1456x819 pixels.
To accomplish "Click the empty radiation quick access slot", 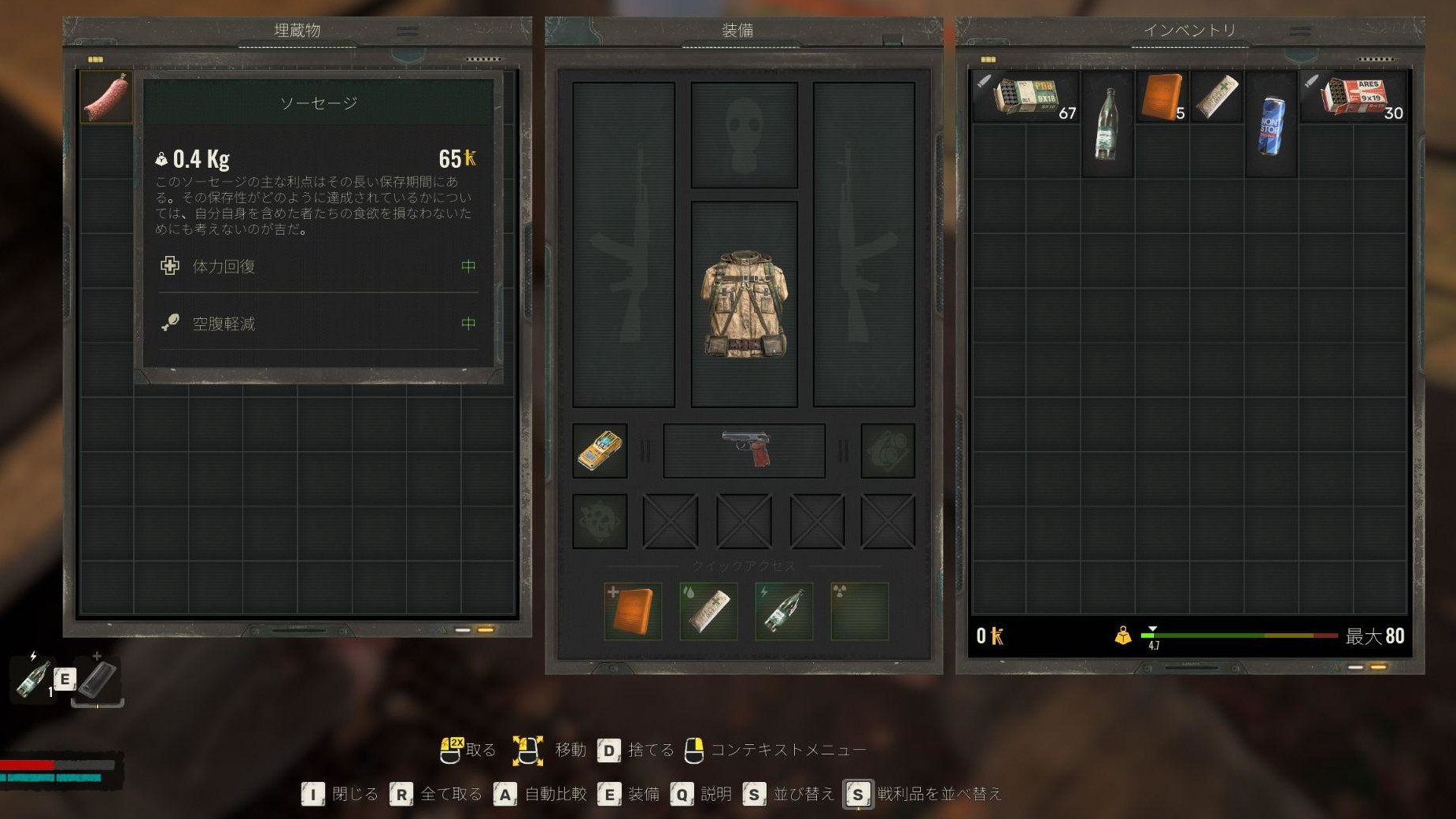I will 859,611.
